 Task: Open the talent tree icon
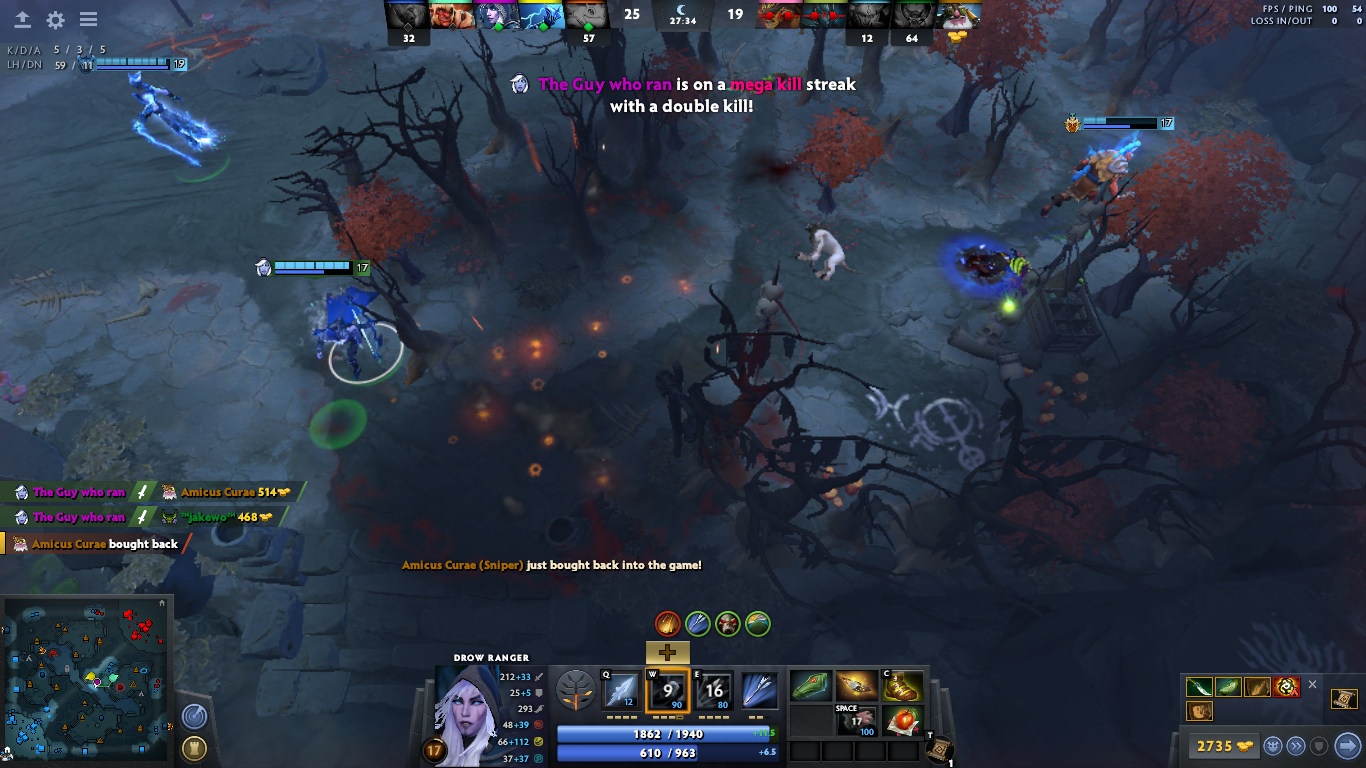[x=574, y=690]
